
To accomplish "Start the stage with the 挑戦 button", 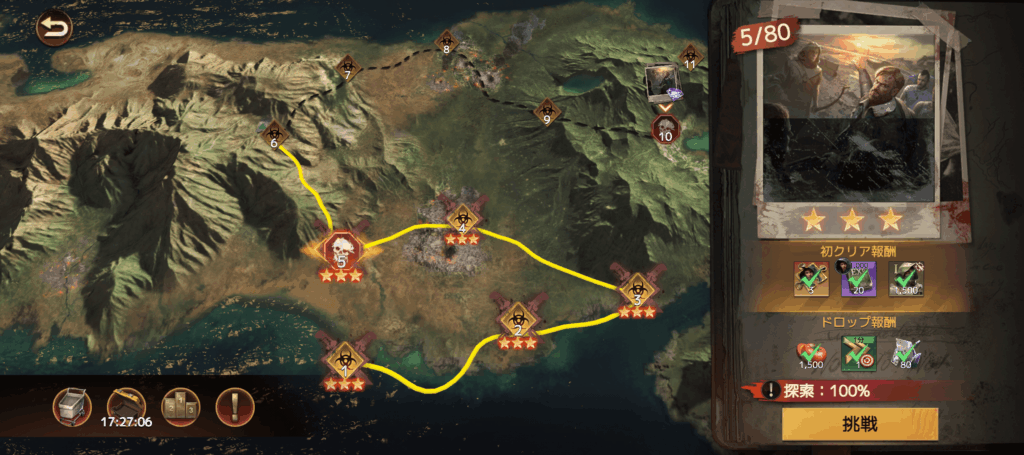I will [x=860, y=423].
